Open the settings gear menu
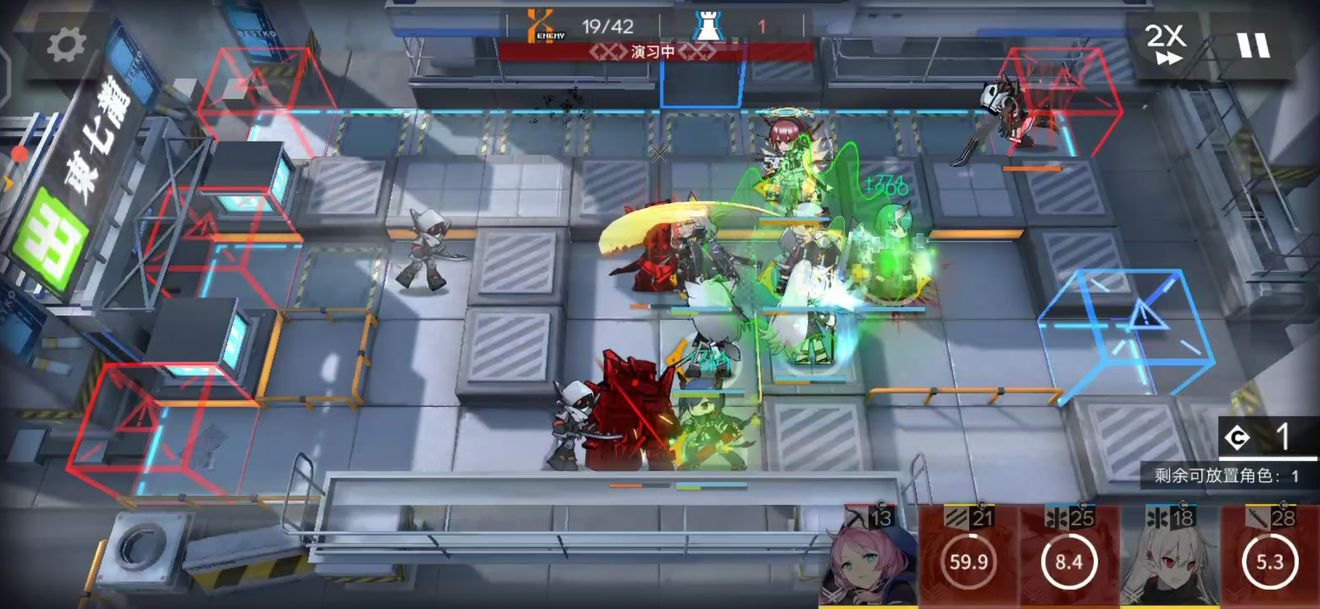Screen dimensions: 1320x609 (x=67, y=43)
